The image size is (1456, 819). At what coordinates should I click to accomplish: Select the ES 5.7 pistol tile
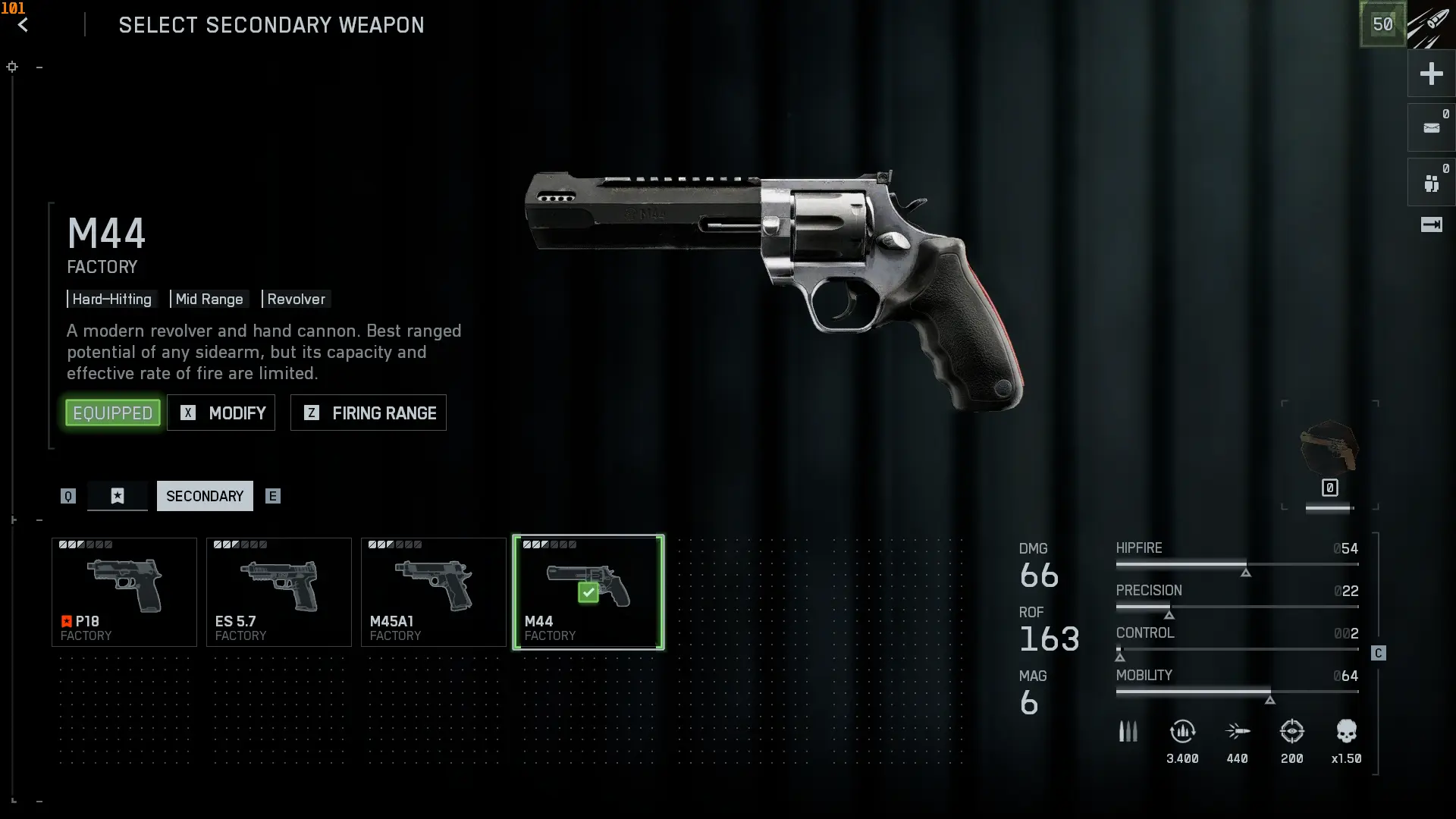(279, 592)
